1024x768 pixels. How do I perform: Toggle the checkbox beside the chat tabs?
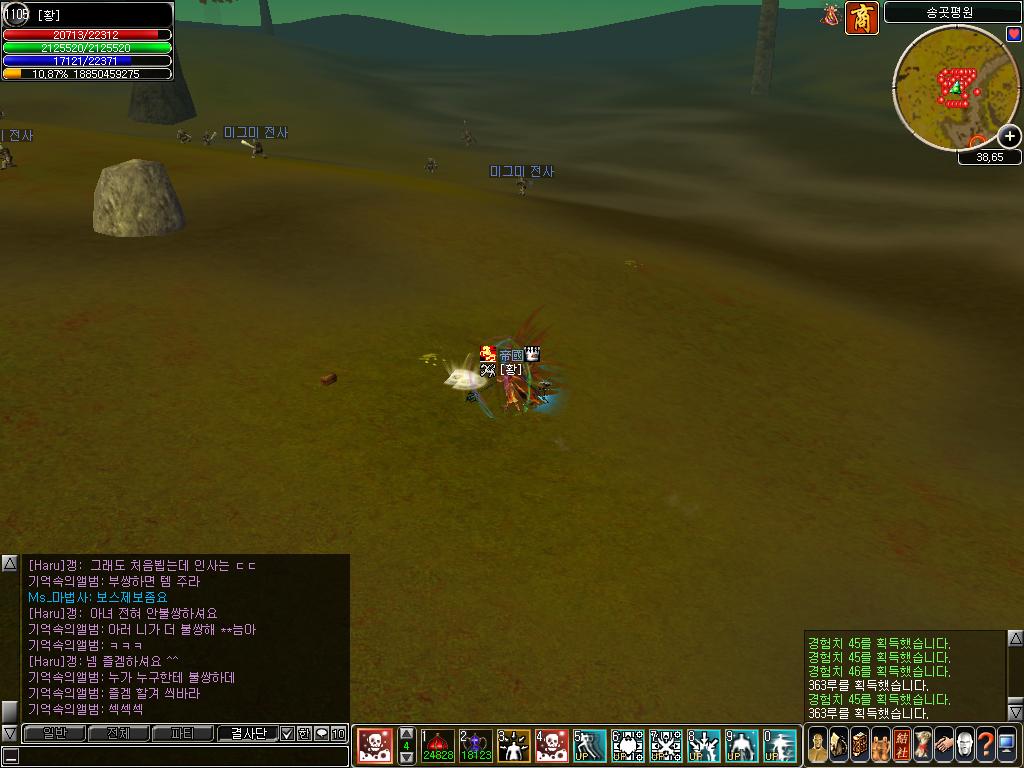(x=288, y=734)
